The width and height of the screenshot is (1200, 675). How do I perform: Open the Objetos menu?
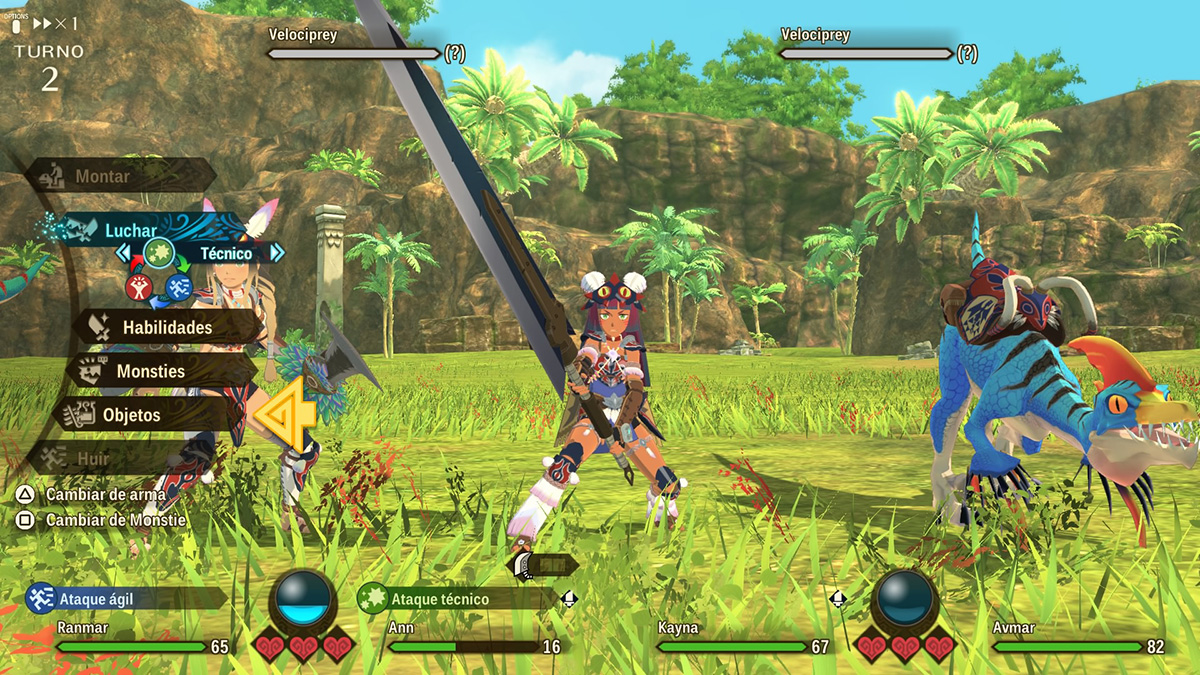click(131, 414)
